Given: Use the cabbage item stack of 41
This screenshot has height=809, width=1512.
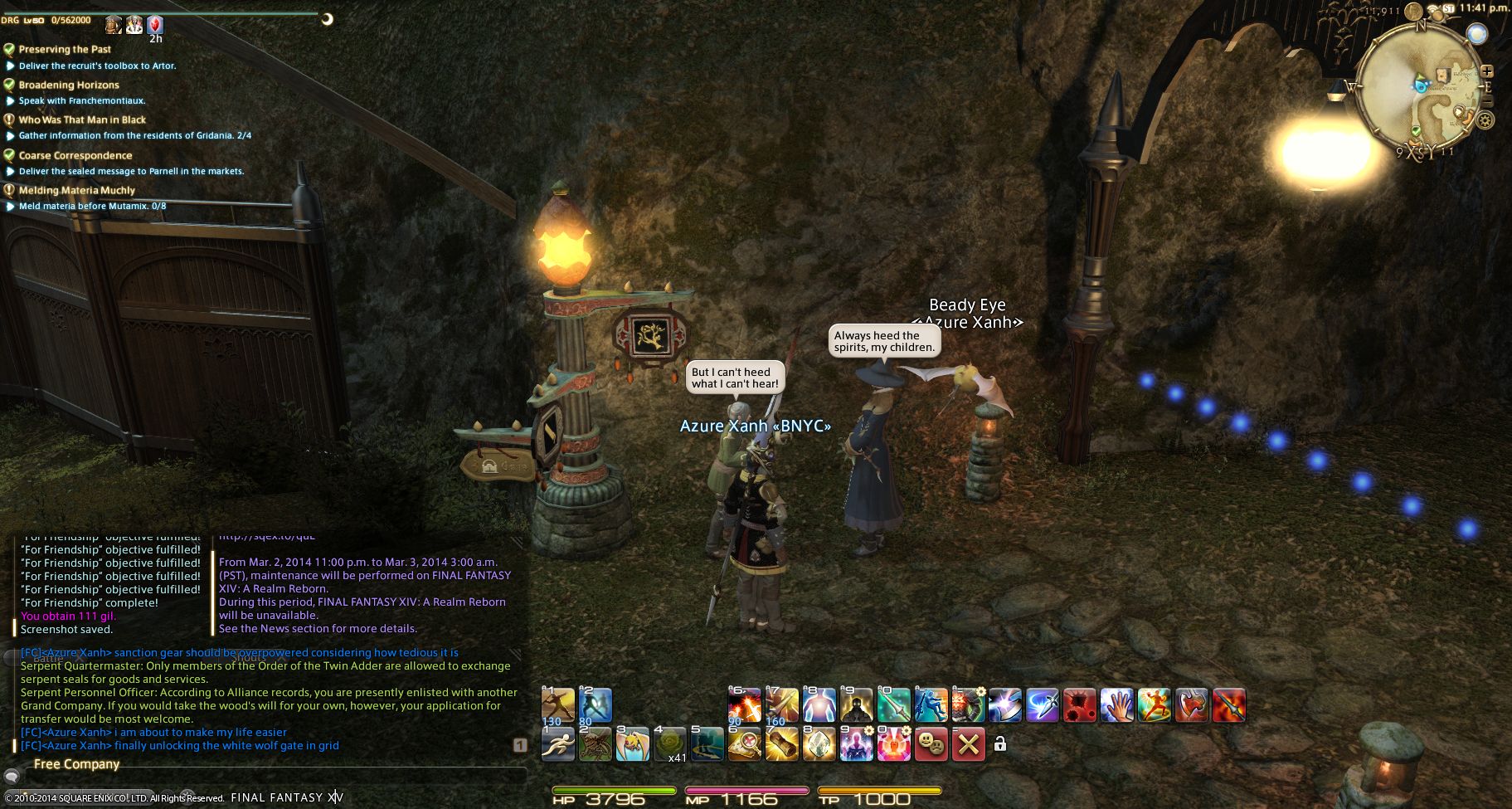Looking at the screenshot, I should pos(671,744).
